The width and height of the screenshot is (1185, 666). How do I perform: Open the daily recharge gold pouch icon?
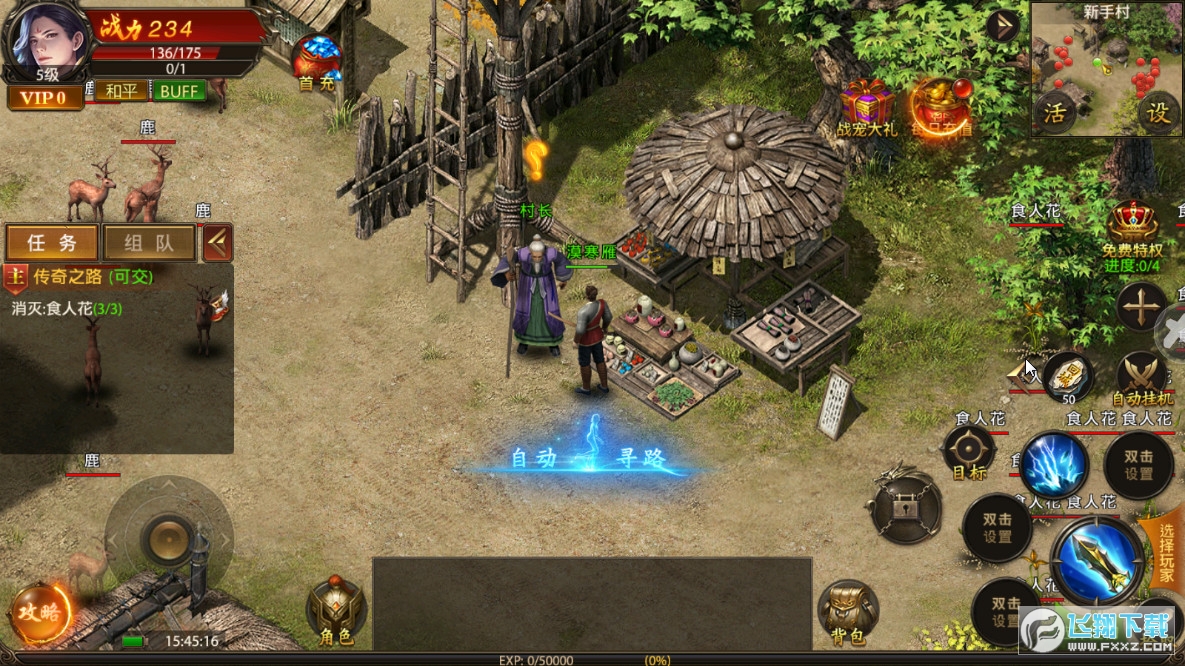coord(940,106)
